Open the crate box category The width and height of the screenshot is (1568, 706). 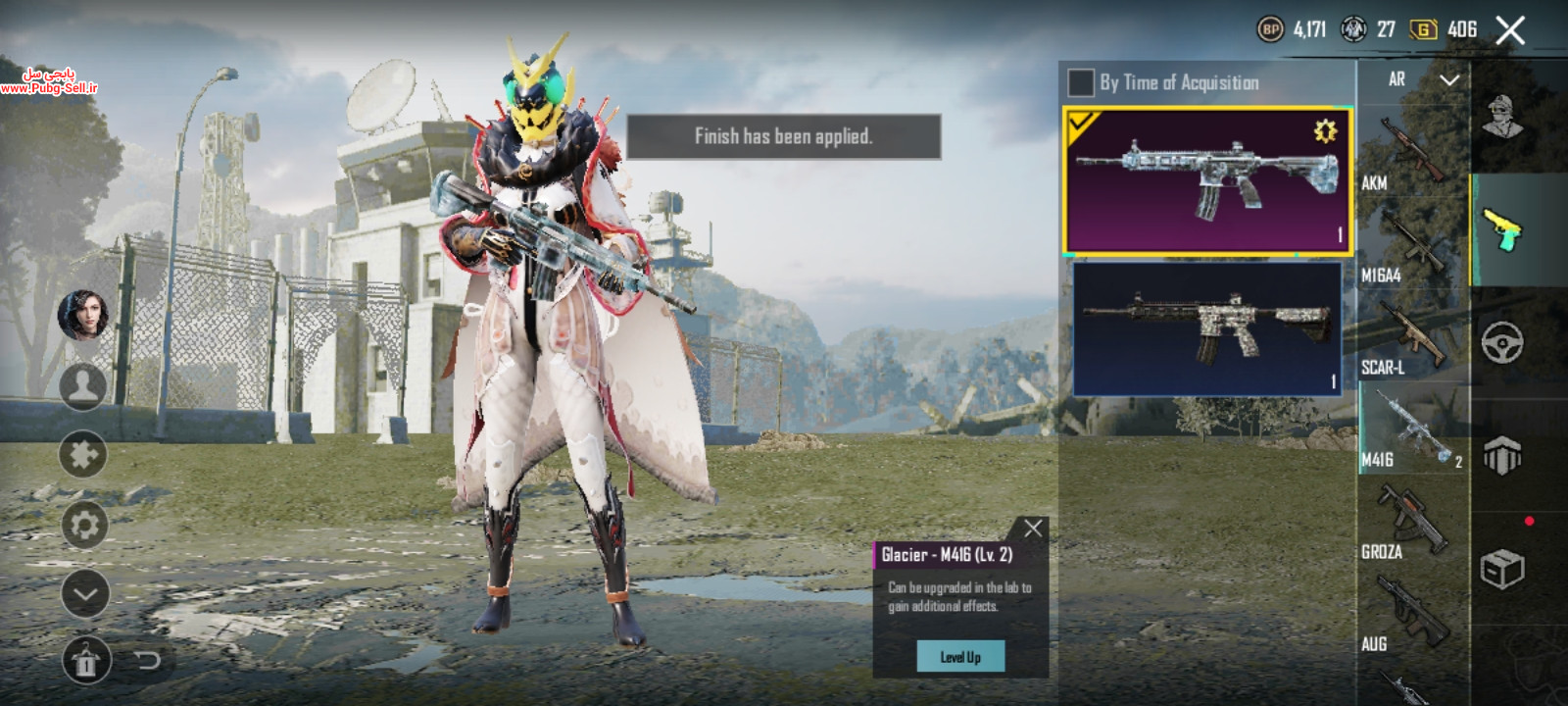[x=1502, y=568]
